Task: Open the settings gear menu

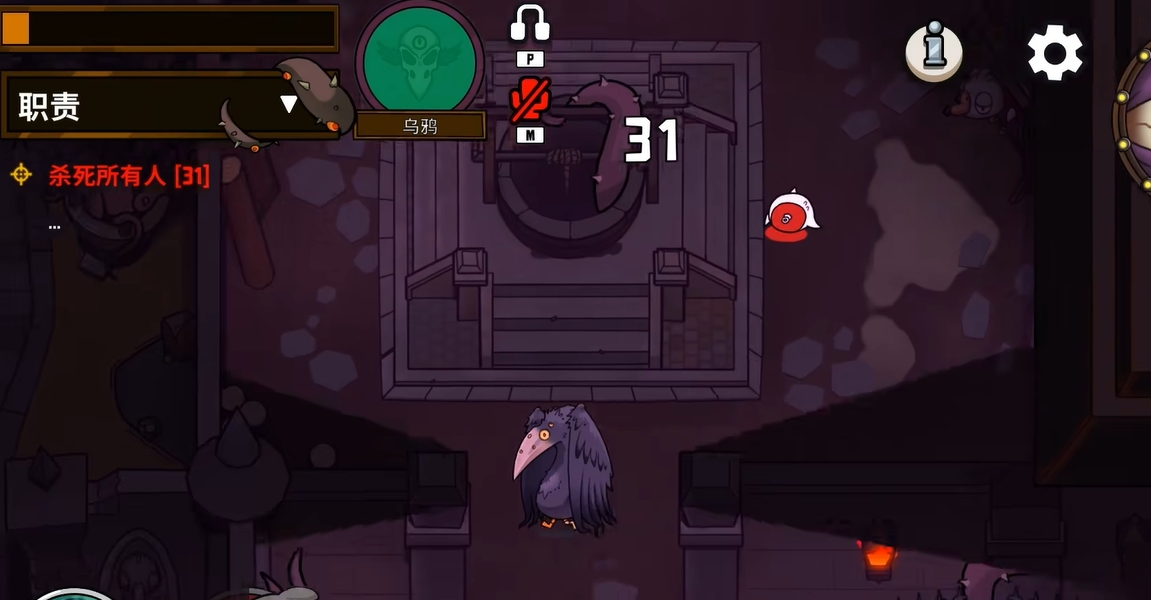Action: pyautogui.click(x=1055, y=53)
